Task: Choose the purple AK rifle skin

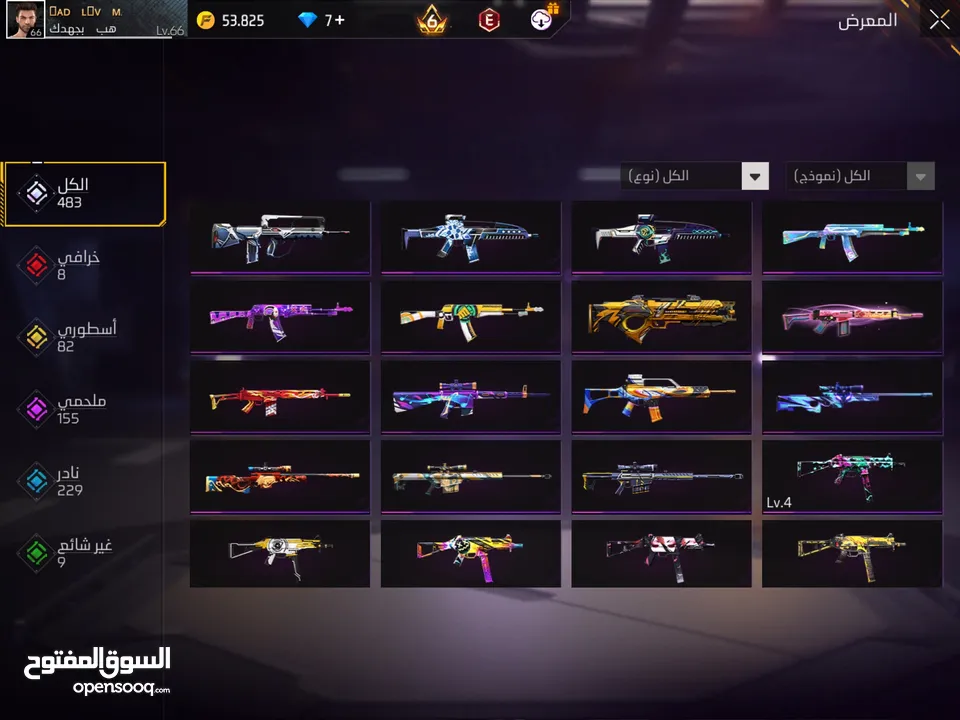Action: (x=280, y=315)
